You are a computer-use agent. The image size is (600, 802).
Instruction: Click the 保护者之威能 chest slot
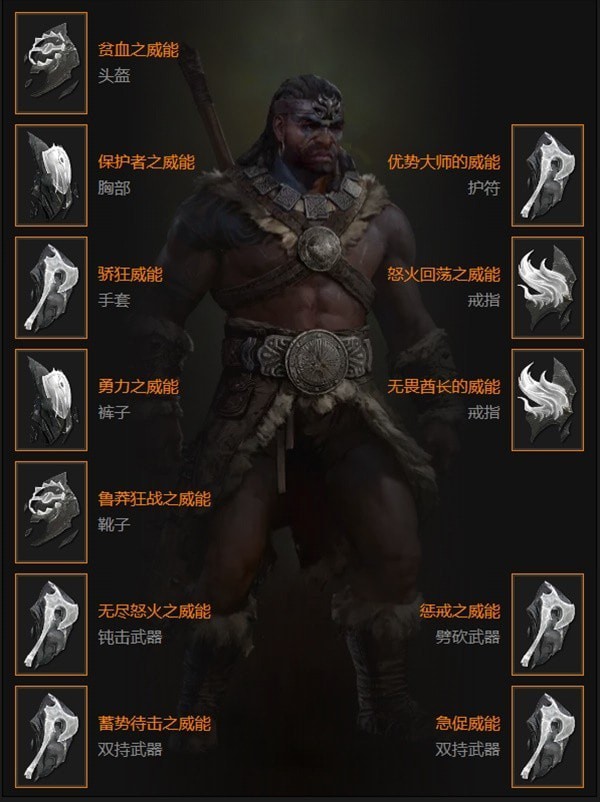pyautogui.click(x=51, y=174)
